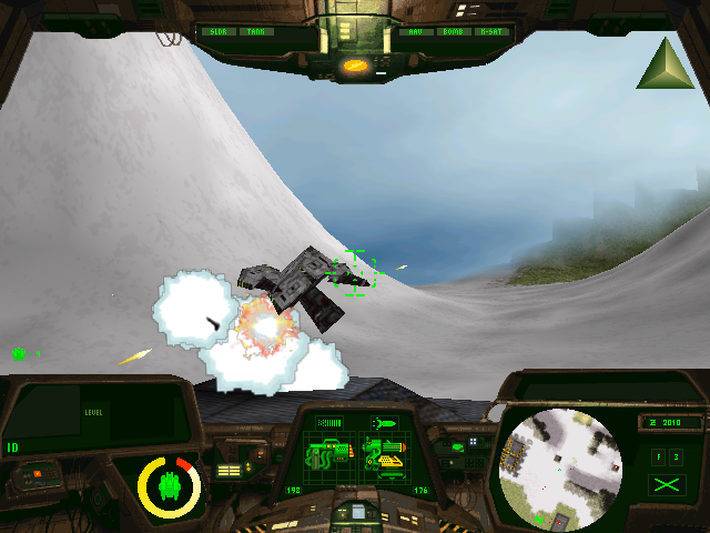Activate the M-SAT slot
The width and height of the screenshot is (710, 533).
490,32
